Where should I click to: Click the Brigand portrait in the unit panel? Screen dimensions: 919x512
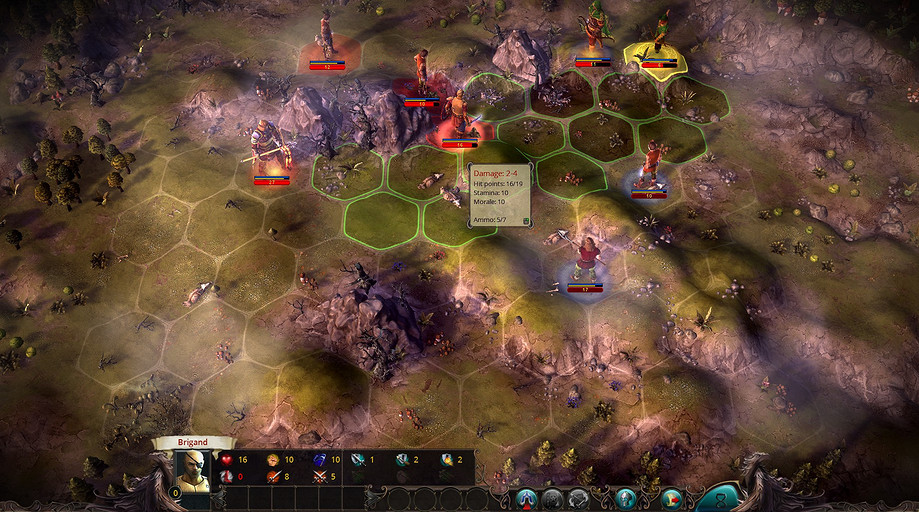point(193,470)
